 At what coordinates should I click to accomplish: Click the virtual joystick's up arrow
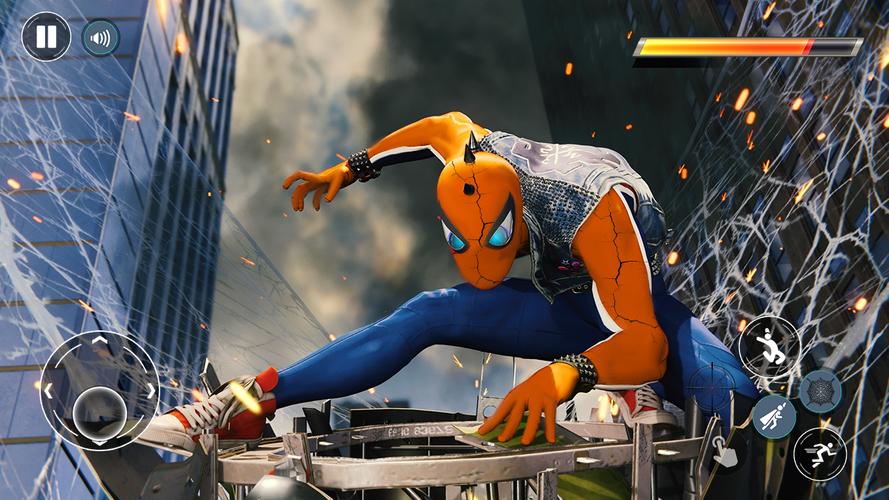pyautogui.click(x=99, y=341)
